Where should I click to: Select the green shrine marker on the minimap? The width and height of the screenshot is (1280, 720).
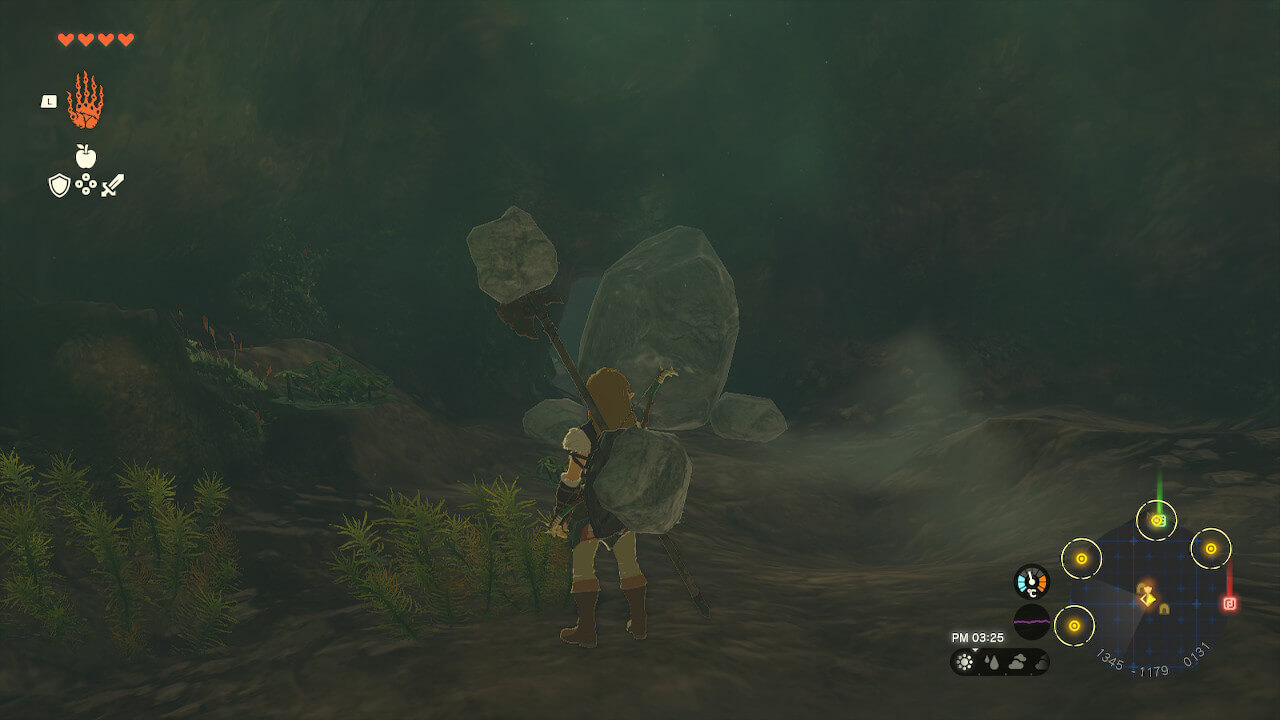pos(1157,520)
